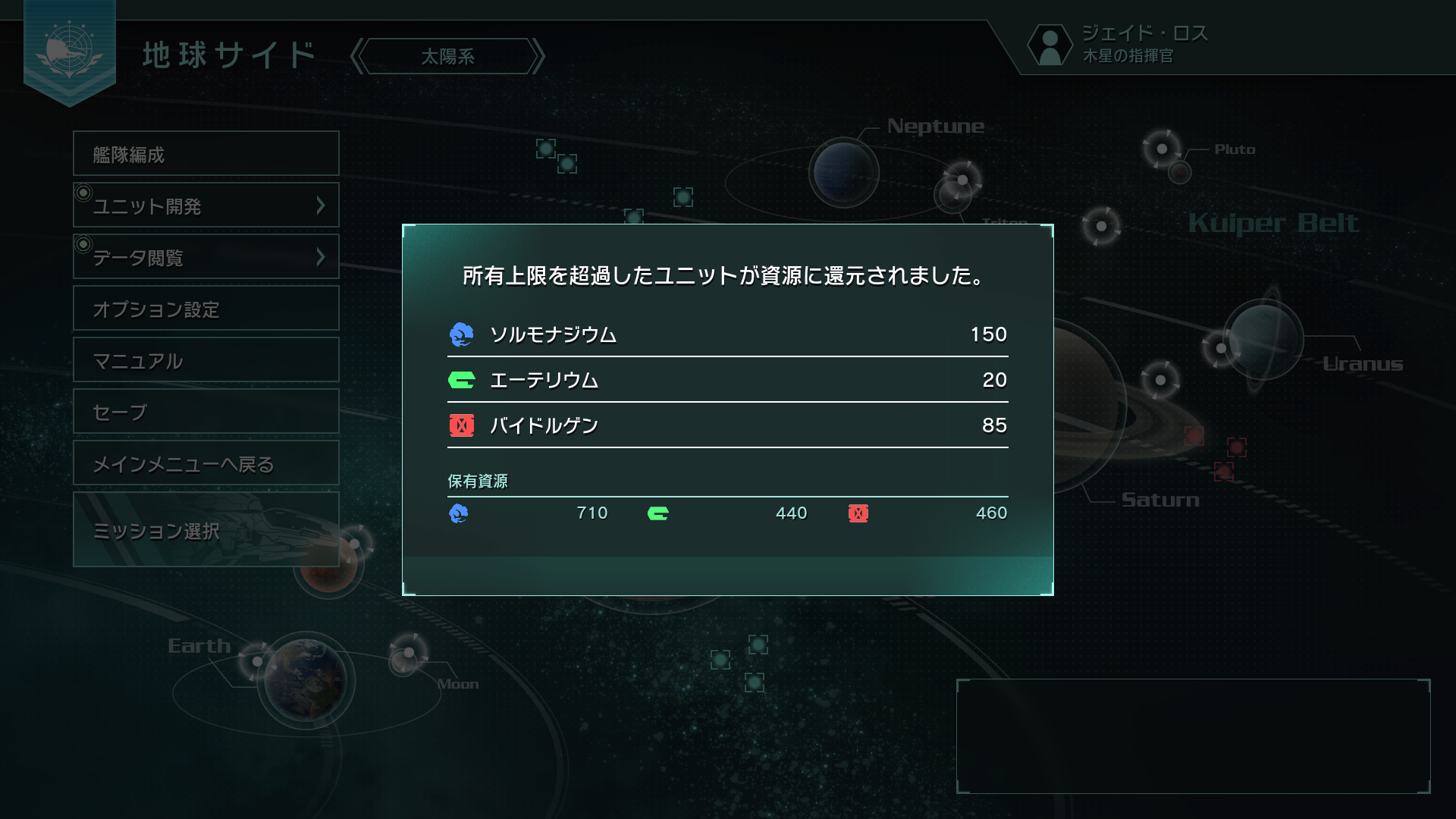Viewport: 1456px width, 819px height.
Task: Click the セーブ button
Action: pos(206,411)
